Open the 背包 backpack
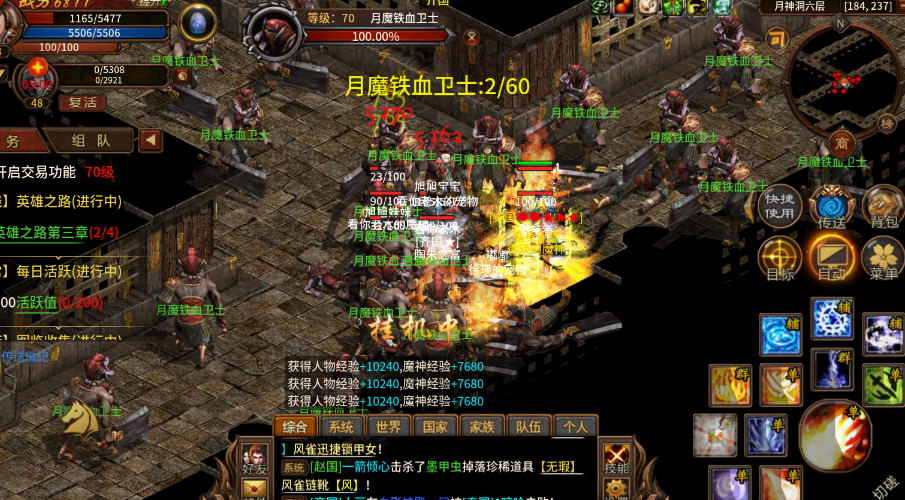 pyautogui.click(x=881, y=204)
